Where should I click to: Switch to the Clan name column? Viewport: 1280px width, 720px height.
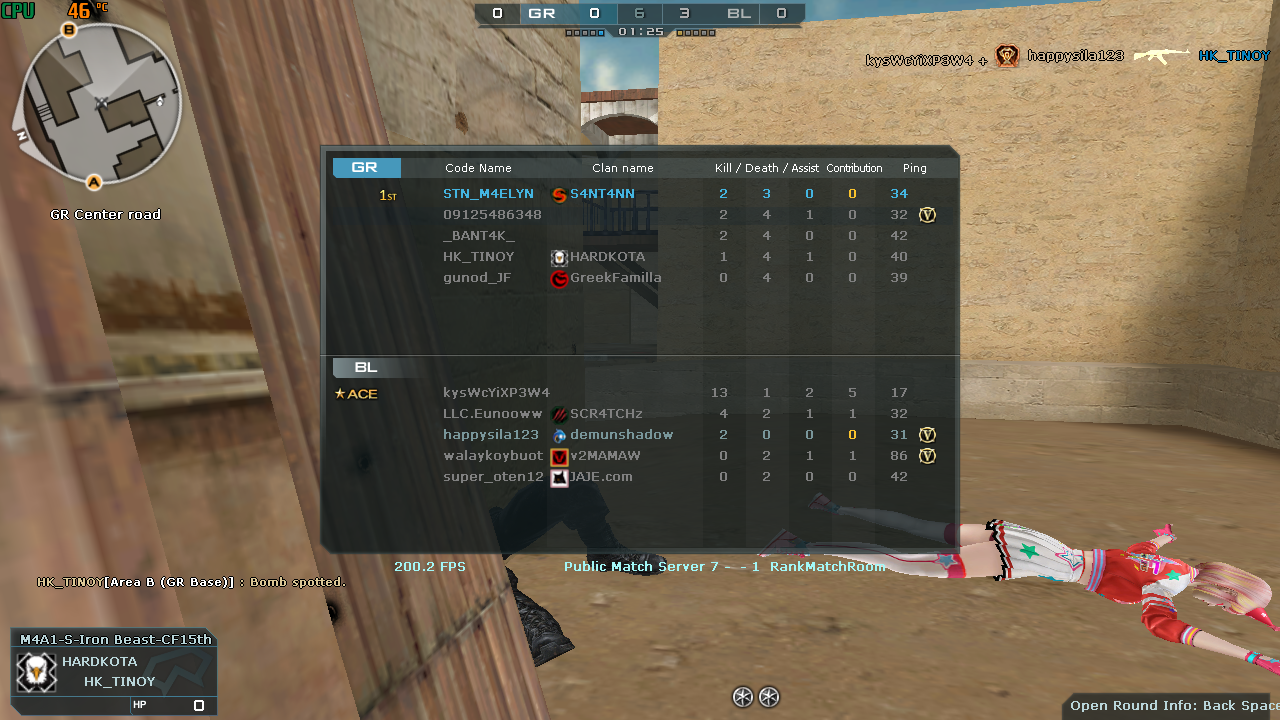click(625, 167)
